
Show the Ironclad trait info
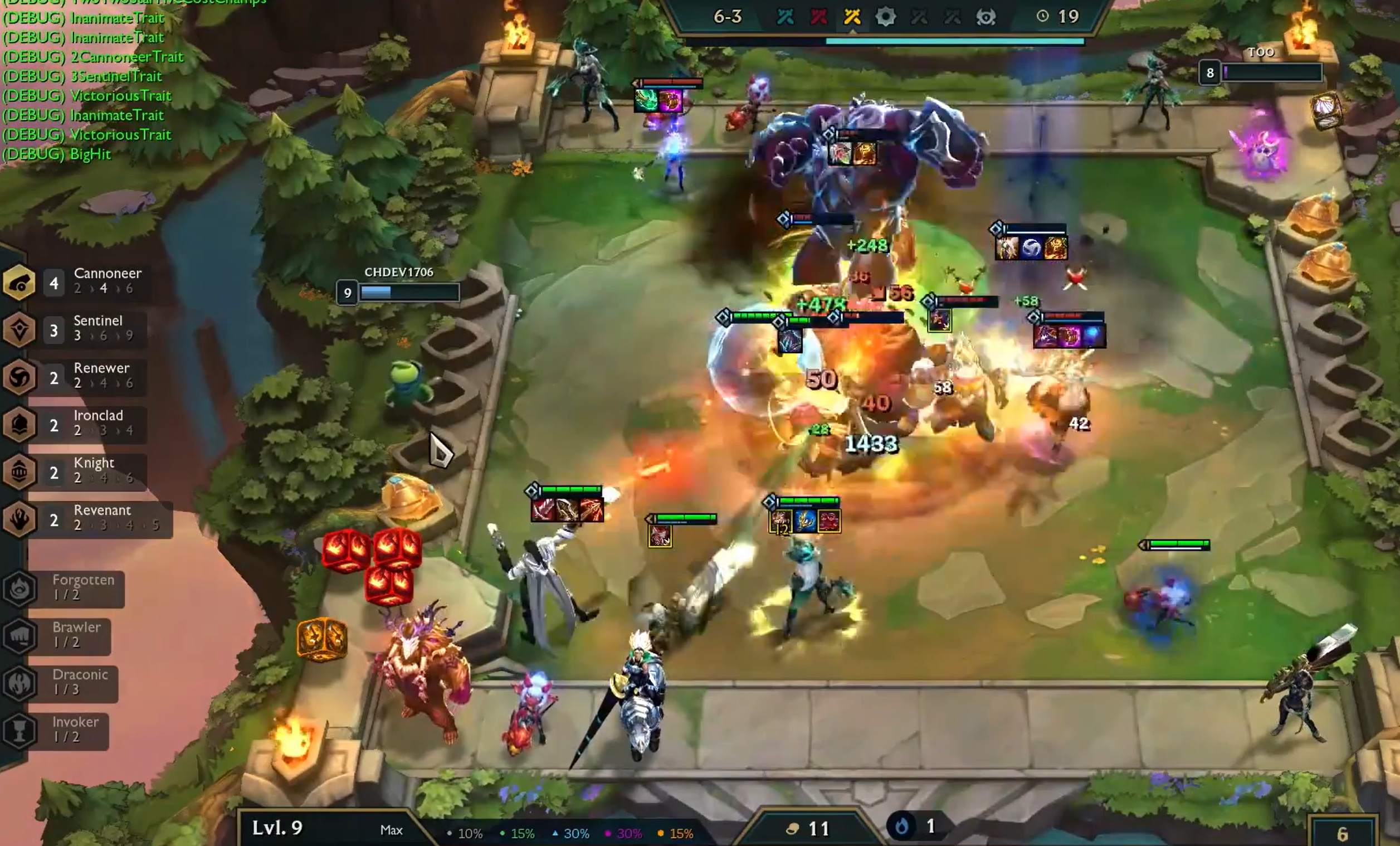click(85, 424)
